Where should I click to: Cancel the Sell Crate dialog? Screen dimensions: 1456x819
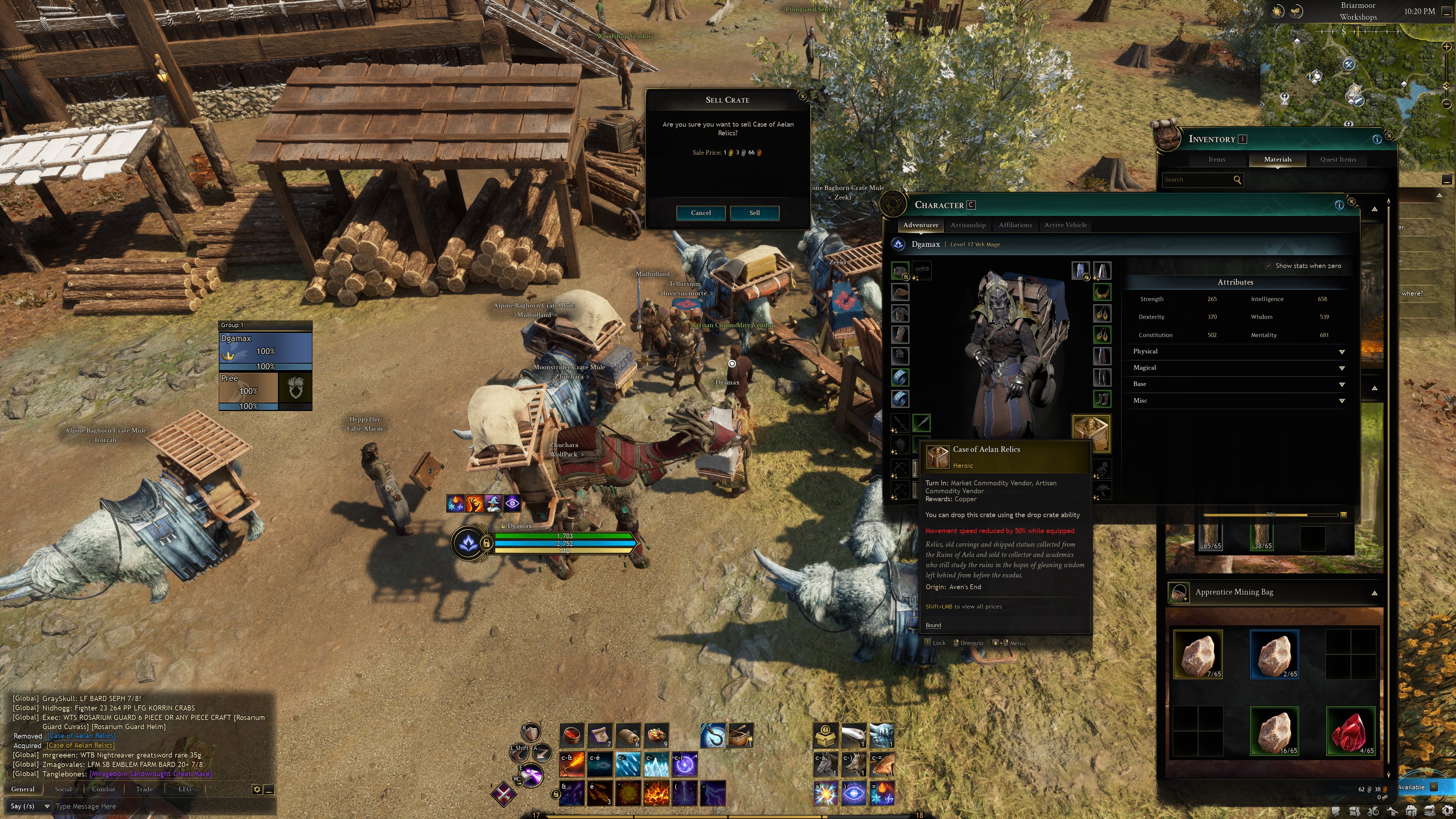click(x=700, y=213)
